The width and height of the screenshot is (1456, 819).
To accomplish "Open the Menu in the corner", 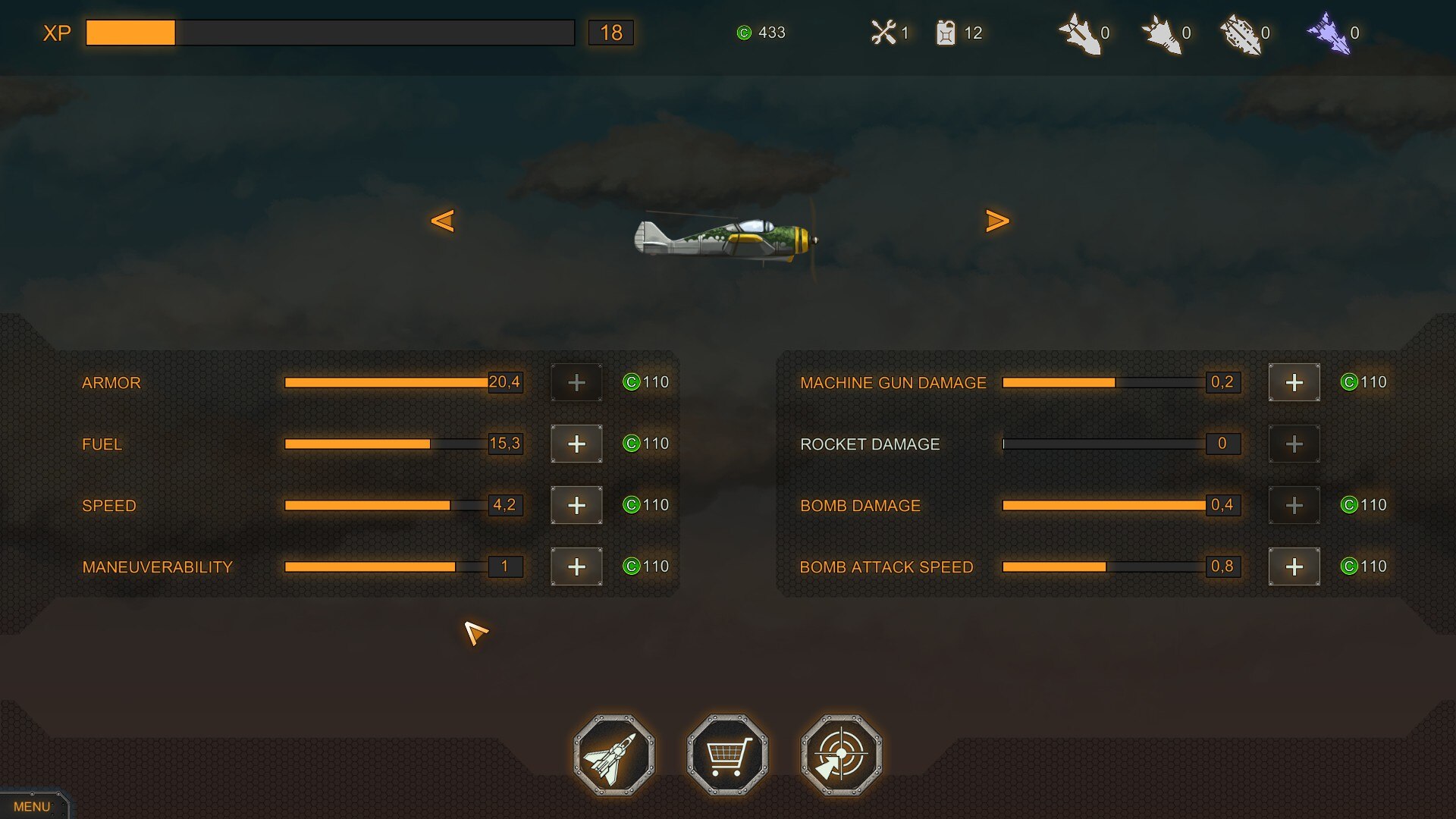I will point(32,806).
